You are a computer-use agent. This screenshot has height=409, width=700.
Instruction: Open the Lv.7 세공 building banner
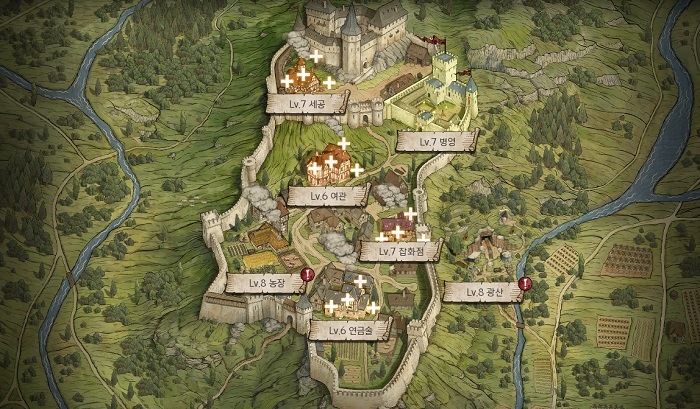coord(307,102)
